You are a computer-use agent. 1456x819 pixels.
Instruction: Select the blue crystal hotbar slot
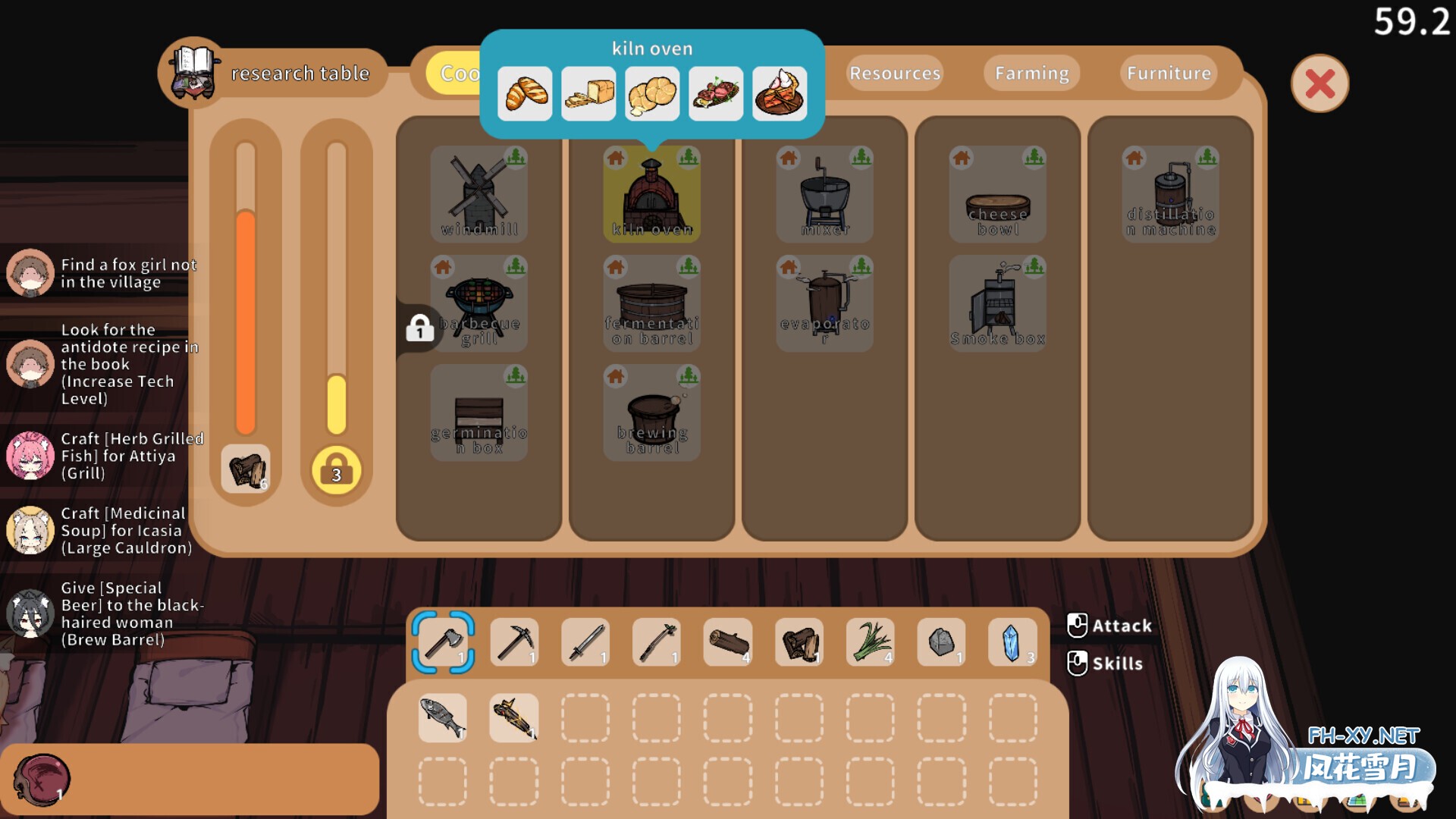(x=1012, y=642)
